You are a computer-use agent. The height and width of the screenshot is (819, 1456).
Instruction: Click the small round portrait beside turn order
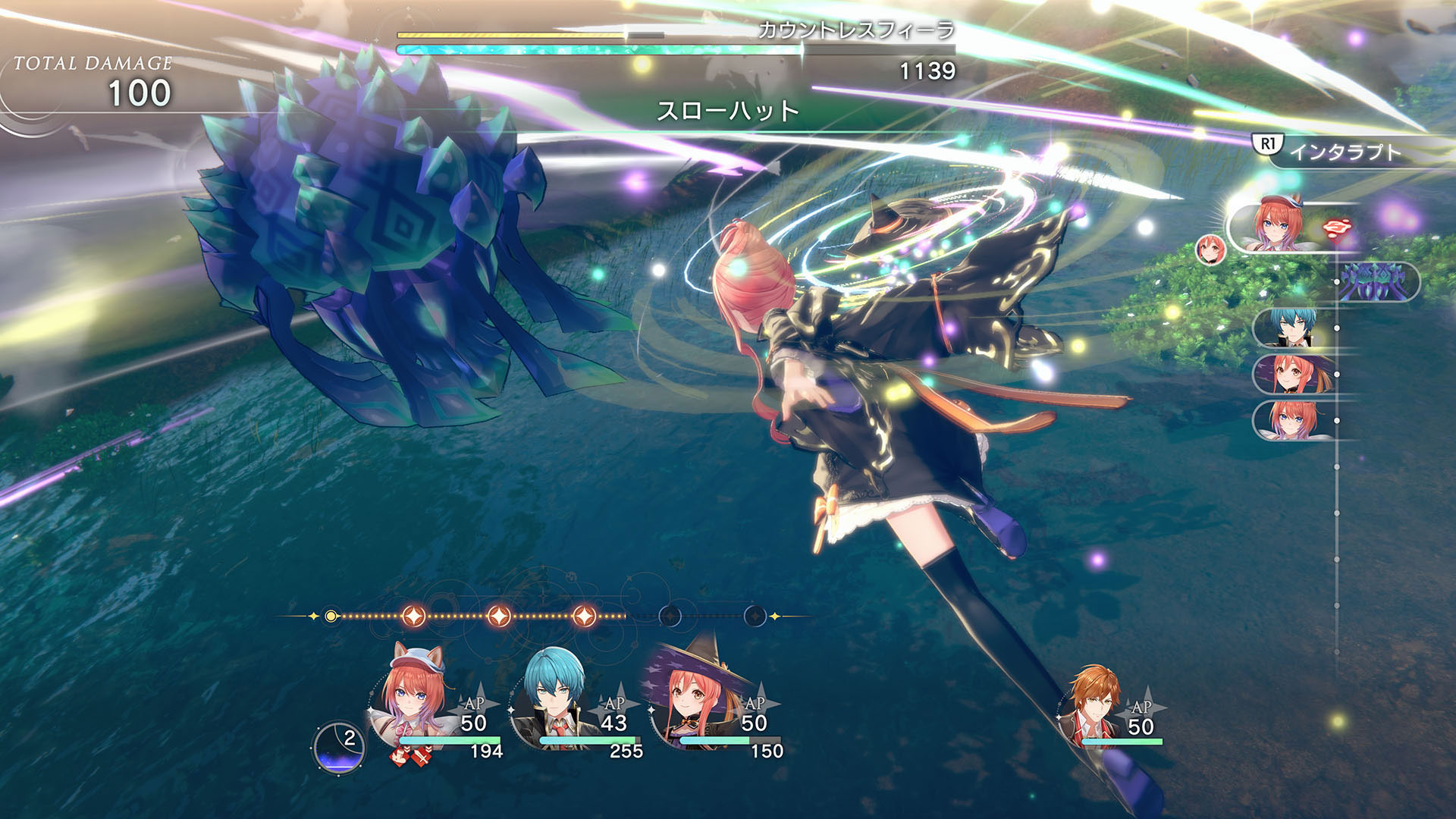tap(1210, 249)
